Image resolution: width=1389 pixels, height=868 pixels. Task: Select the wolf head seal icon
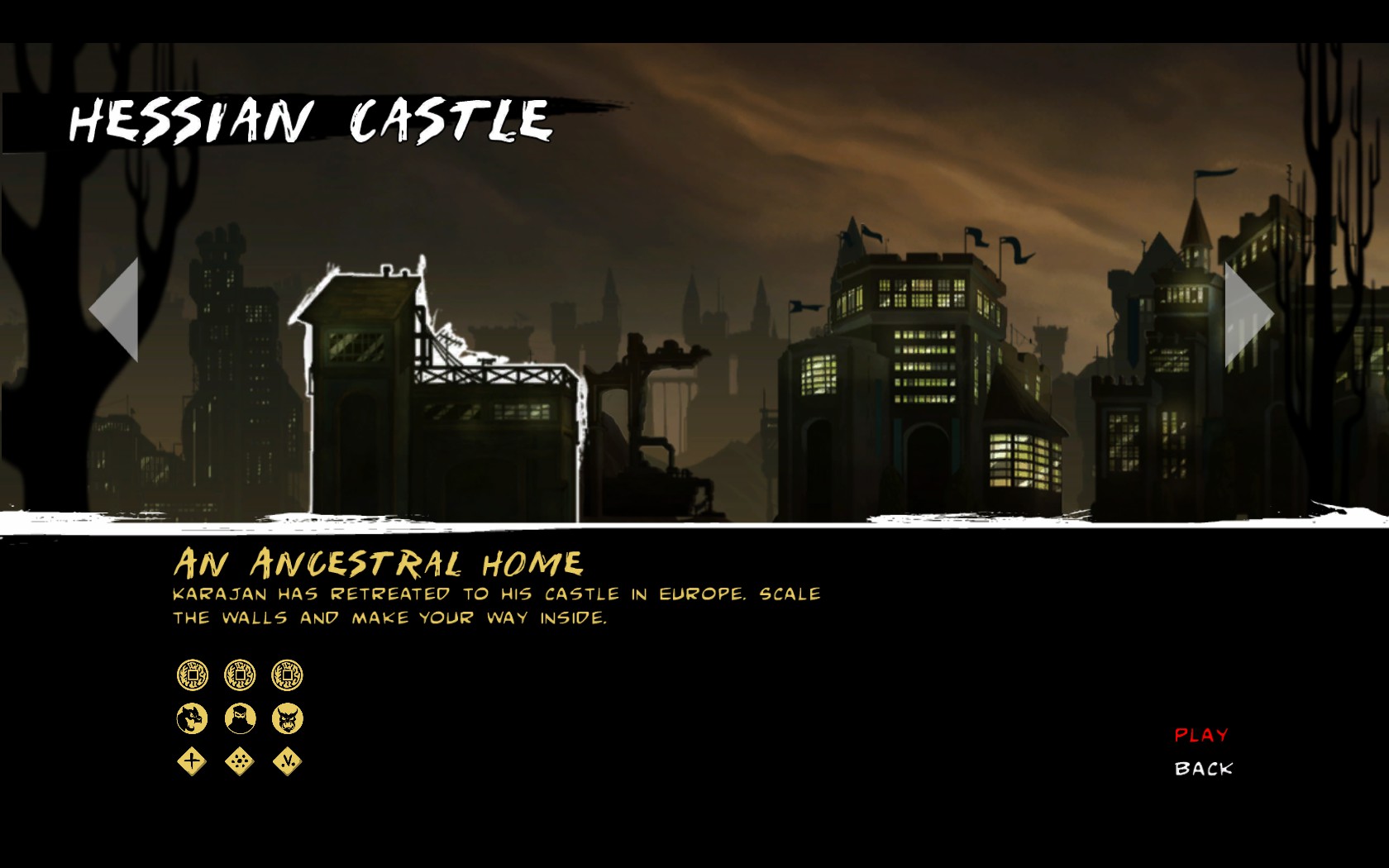coord(192,718)
